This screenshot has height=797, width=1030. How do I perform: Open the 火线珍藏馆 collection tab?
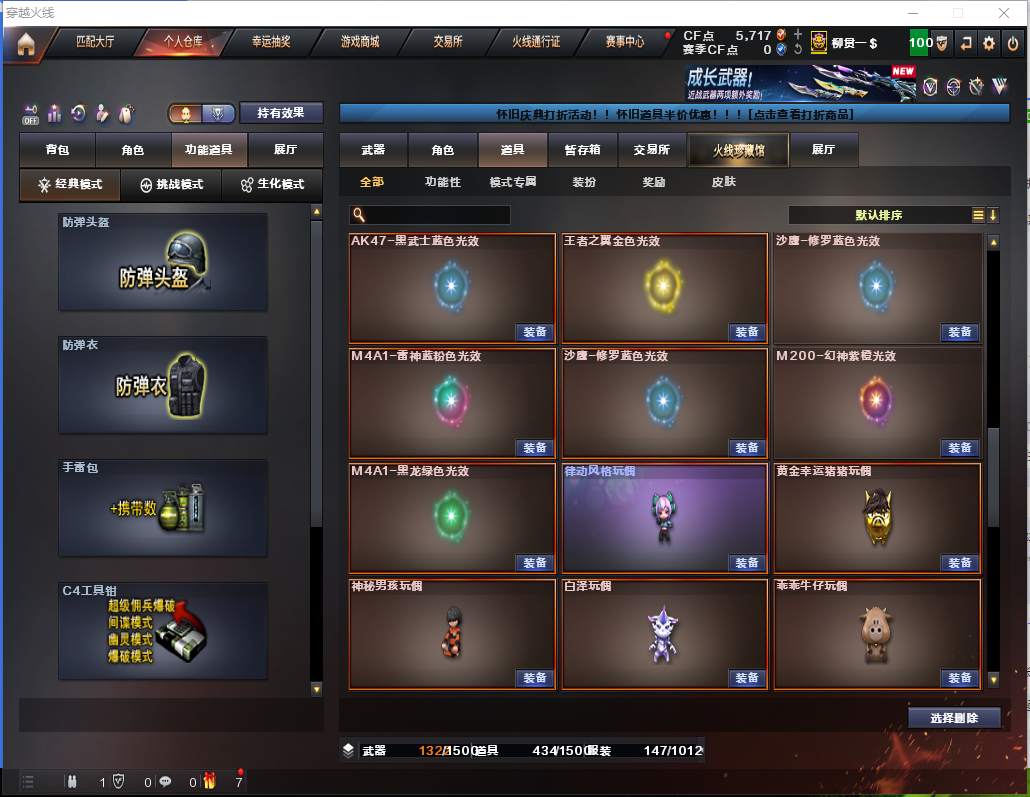click(x=738, y=150)
